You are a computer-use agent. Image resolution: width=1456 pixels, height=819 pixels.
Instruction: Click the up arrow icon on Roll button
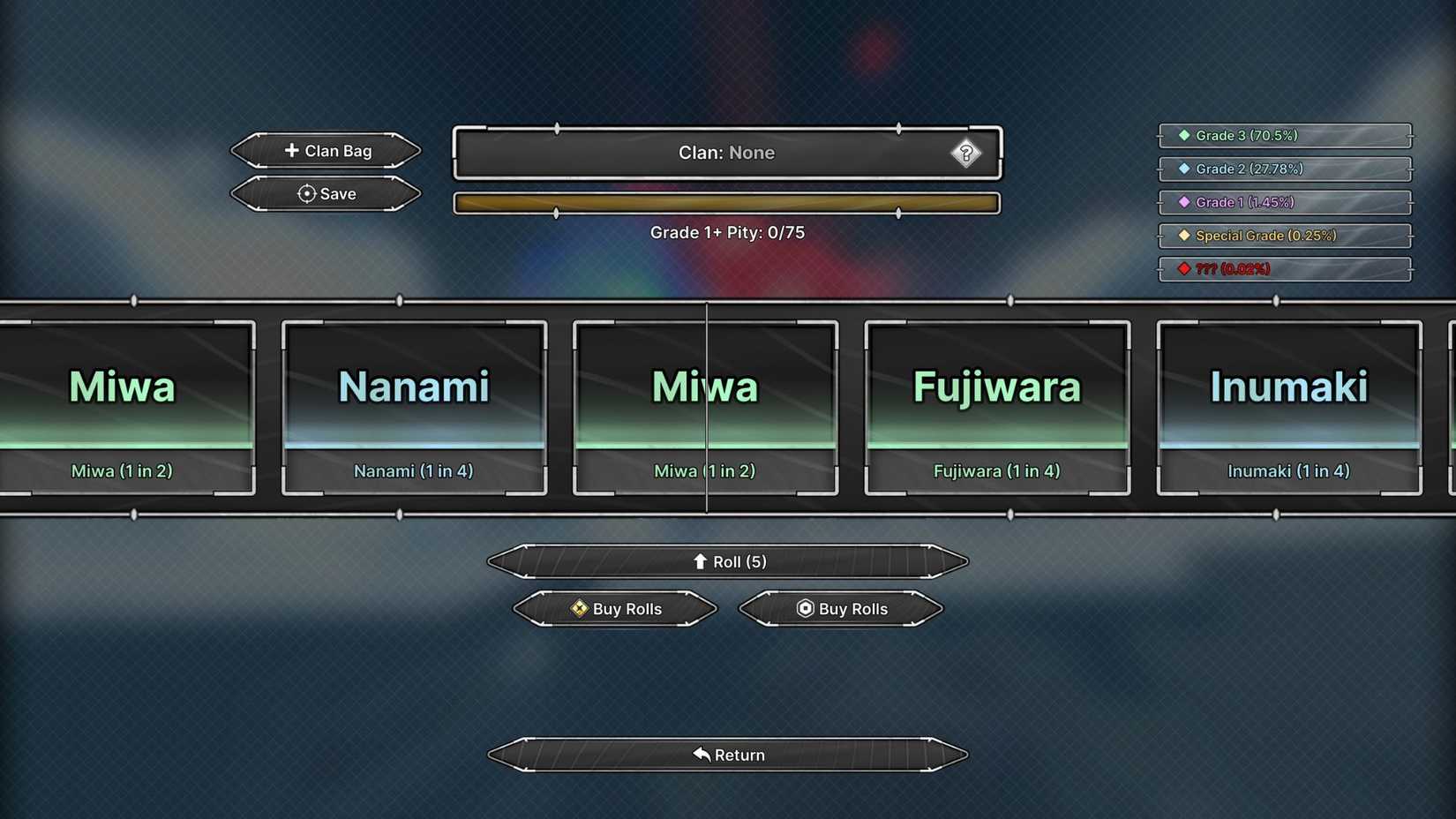[701, 561]
